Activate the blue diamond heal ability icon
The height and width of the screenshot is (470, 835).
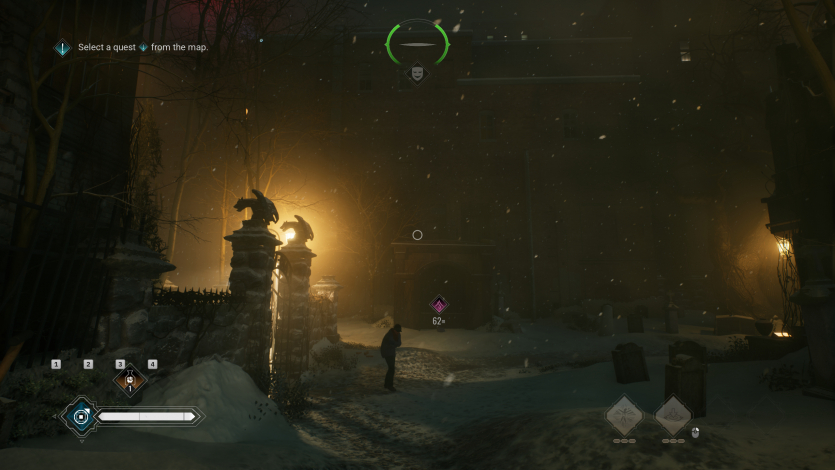point(80,415)
